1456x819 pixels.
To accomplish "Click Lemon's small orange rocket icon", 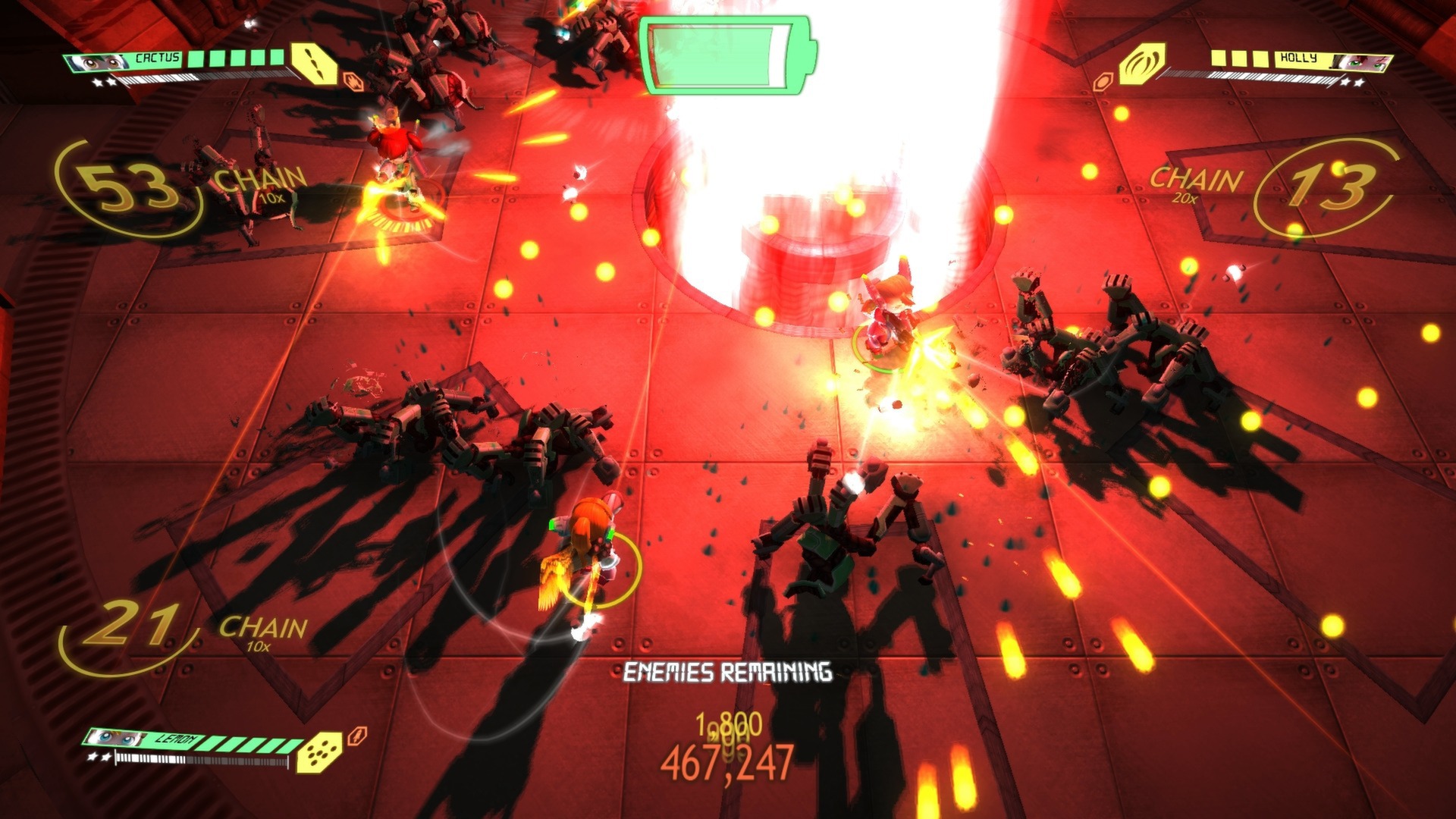I will (356, 736).
